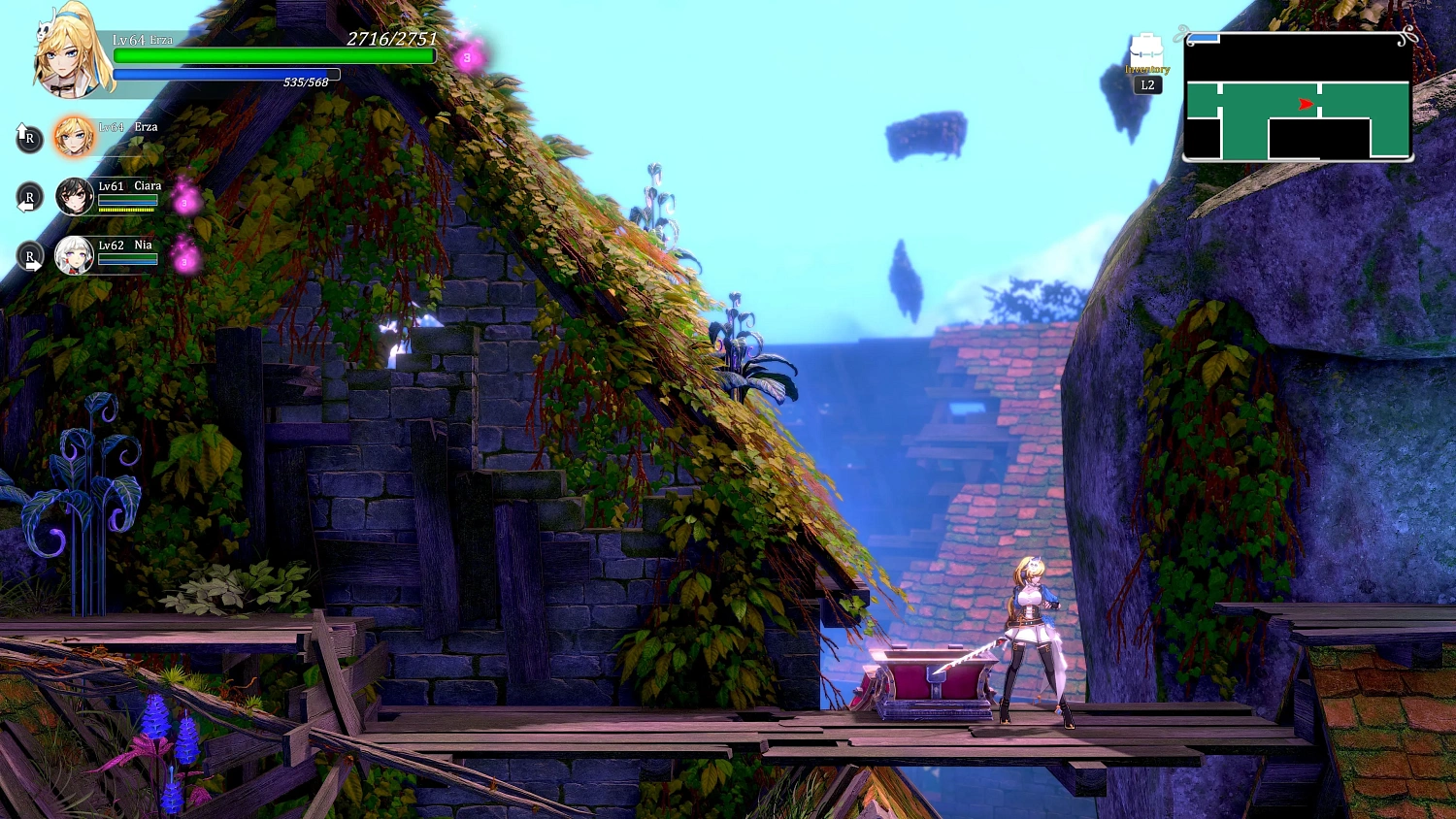
Task: Click the right-arrow R prompt beside Nia
Action: [28, 256]
